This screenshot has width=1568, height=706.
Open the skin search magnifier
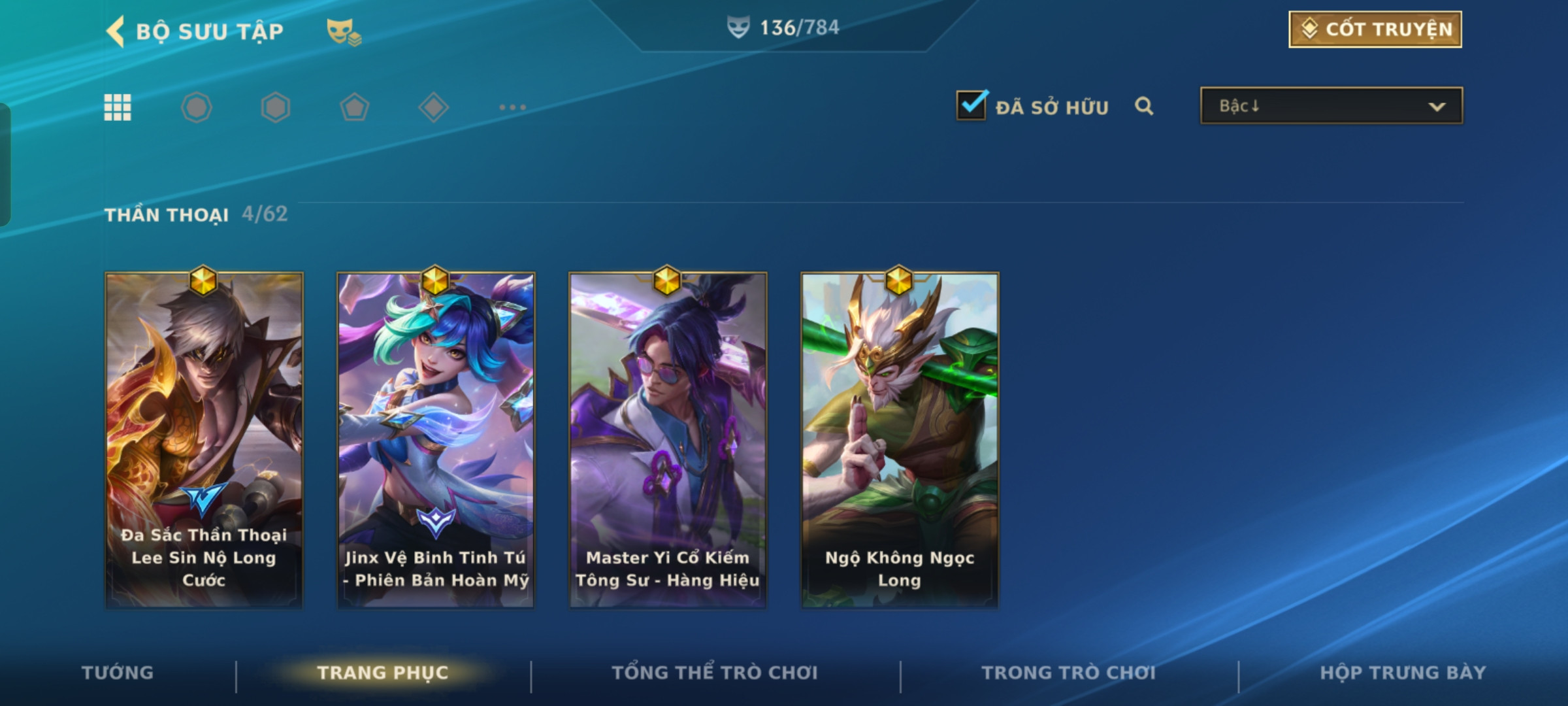tap(1143, 106)
